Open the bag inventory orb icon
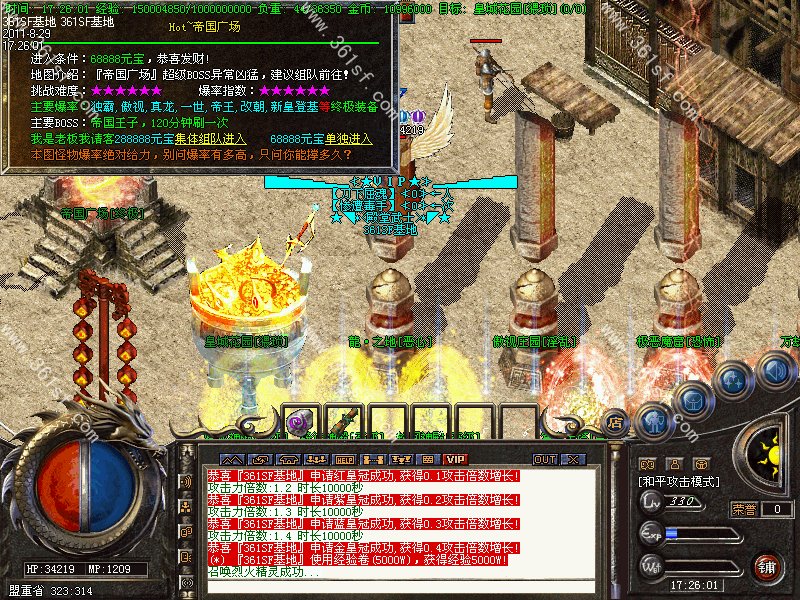Screen dimensions: 800x600 point(693,400)
